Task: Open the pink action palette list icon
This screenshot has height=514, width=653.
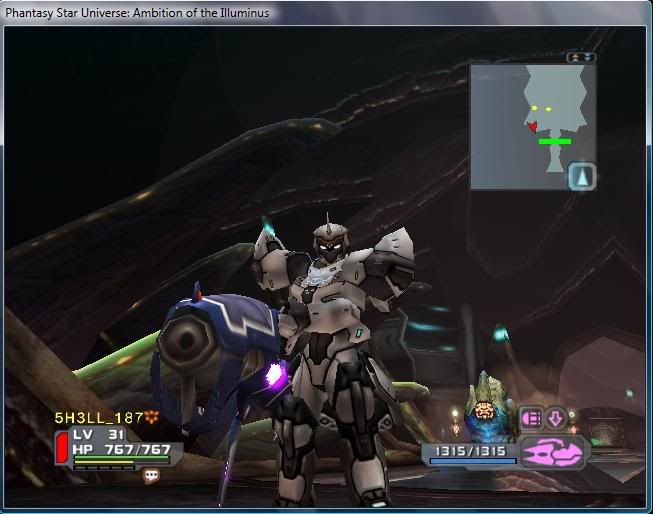Action: 531,417
